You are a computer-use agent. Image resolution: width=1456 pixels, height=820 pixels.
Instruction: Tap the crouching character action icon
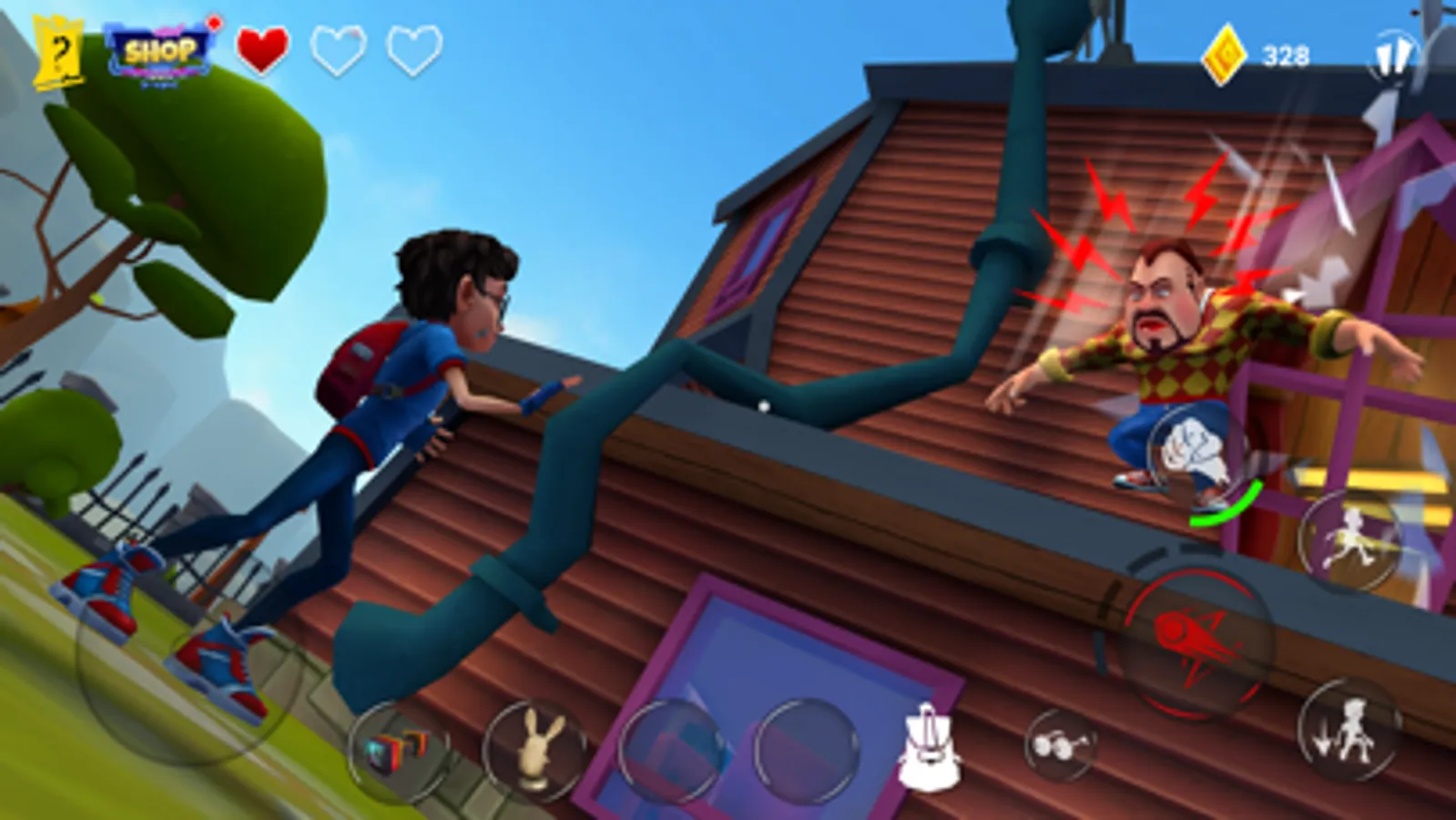pyautogui.click(x=1348, y=733)
